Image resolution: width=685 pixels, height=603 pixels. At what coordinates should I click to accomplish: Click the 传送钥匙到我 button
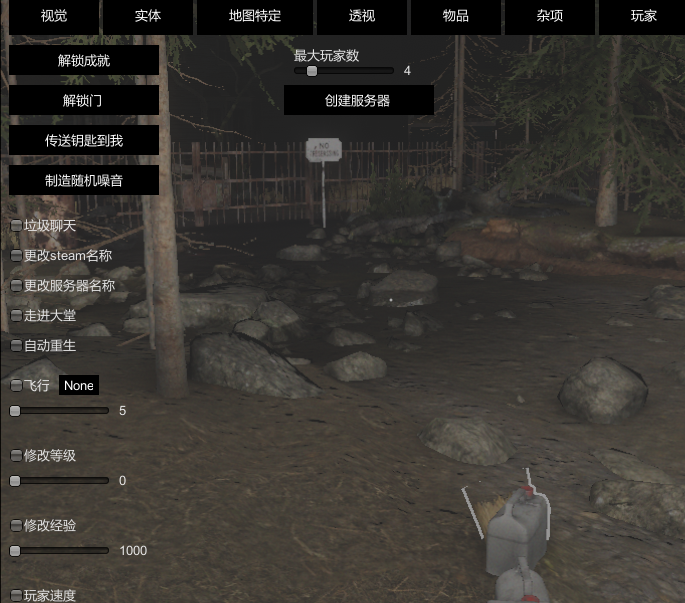tap(84, 140)
